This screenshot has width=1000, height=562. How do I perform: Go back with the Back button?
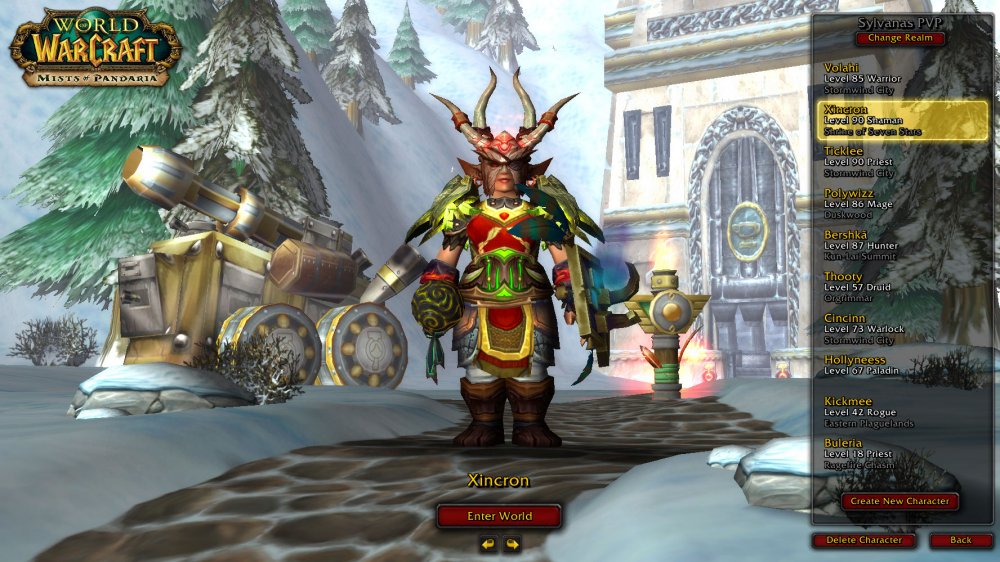point(960,540)
